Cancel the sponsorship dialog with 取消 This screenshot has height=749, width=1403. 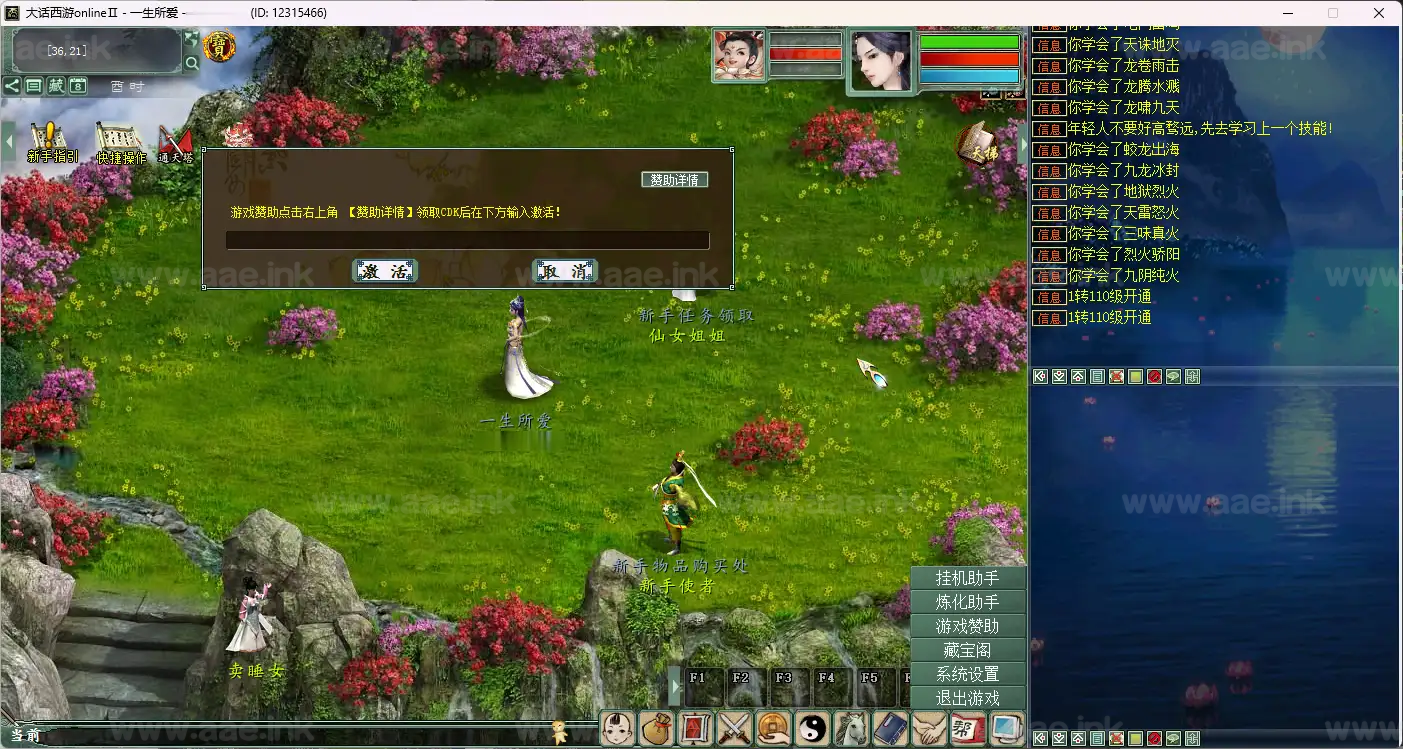(565, 271)
